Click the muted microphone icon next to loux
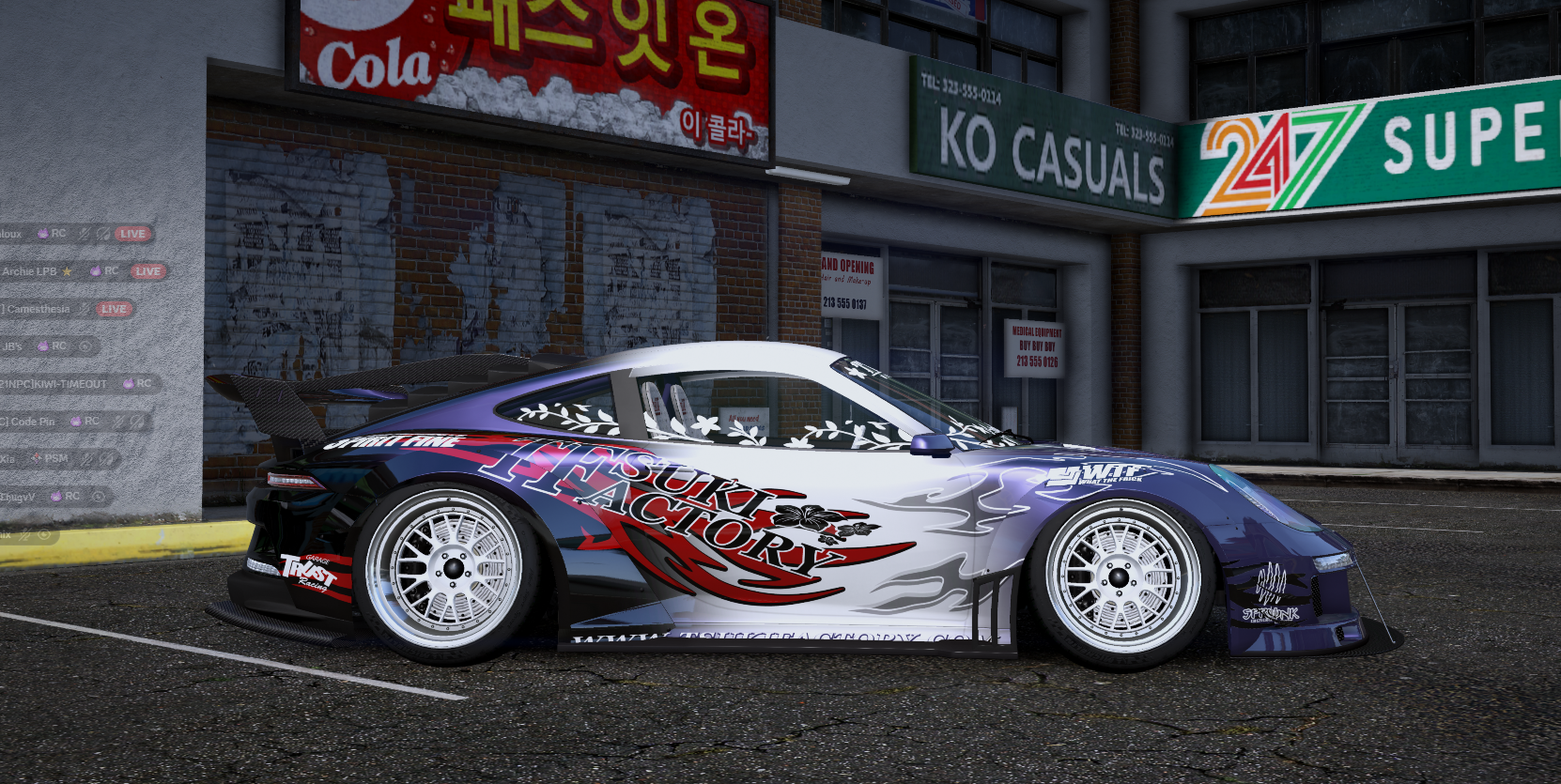 click(x=85, y=234)
